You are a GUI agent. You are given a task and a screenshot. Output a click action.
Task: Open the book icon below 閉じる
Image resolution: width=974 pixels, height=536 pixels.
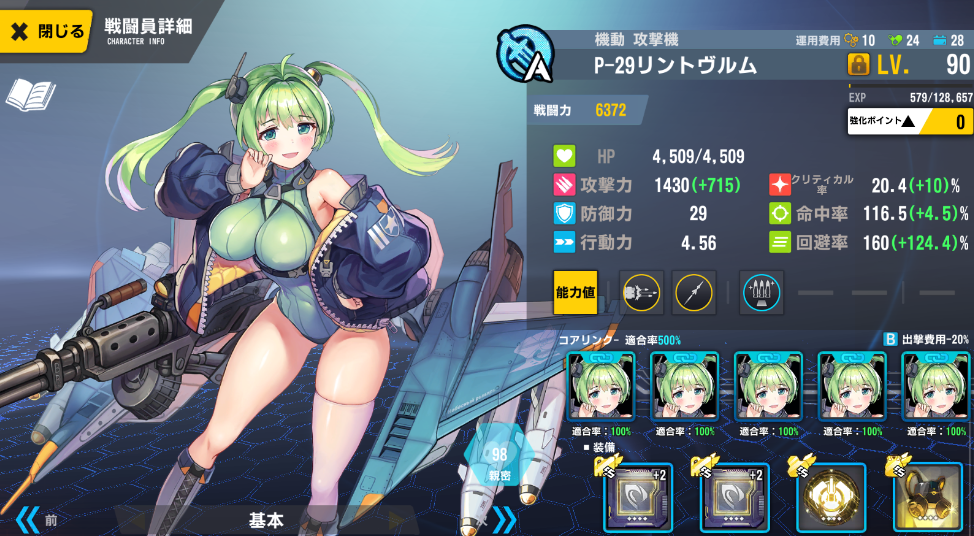click(30, 95)
